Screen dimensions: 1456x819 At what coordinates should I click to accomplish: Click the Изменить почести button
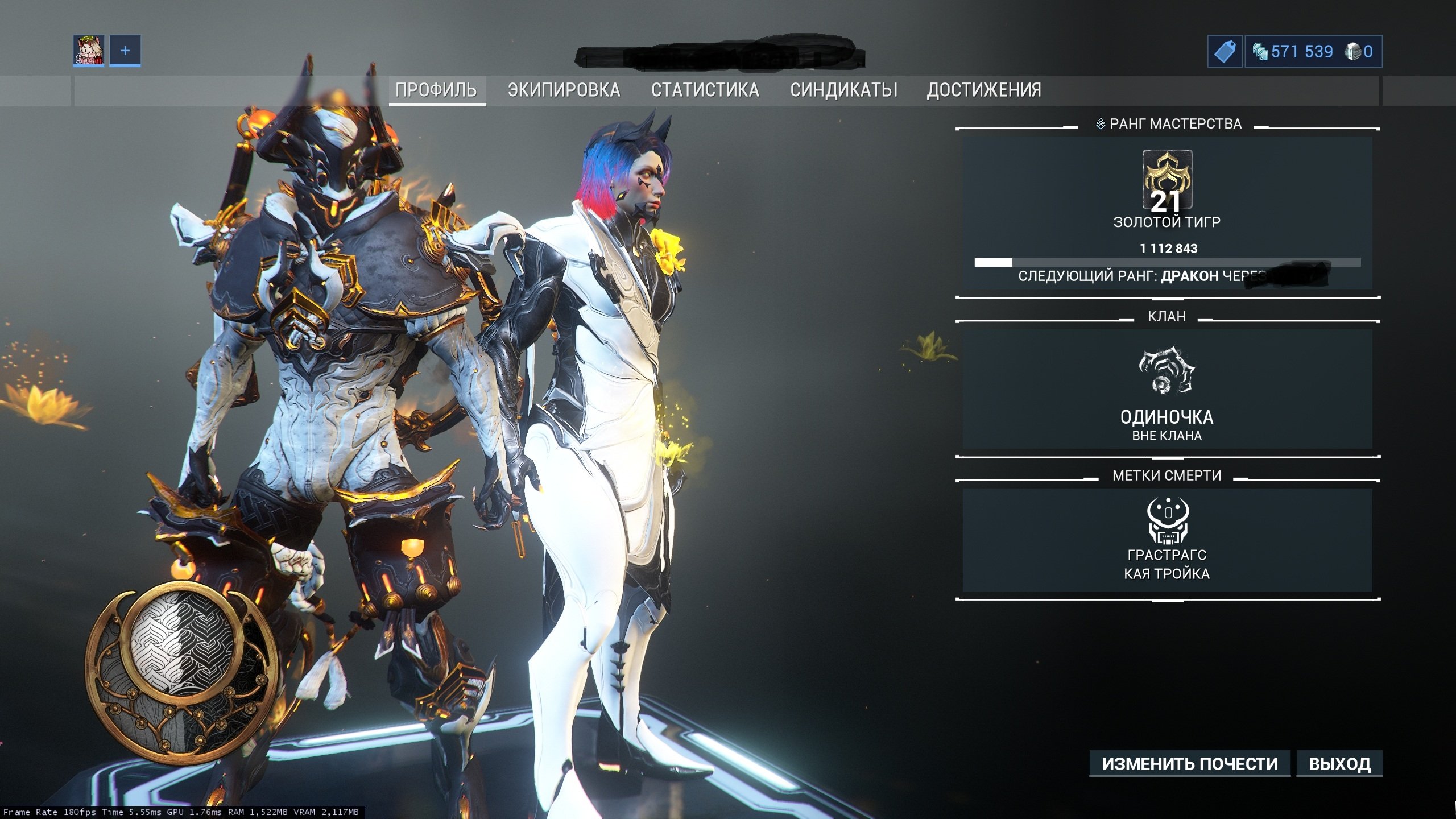(x=1189, y=763)
